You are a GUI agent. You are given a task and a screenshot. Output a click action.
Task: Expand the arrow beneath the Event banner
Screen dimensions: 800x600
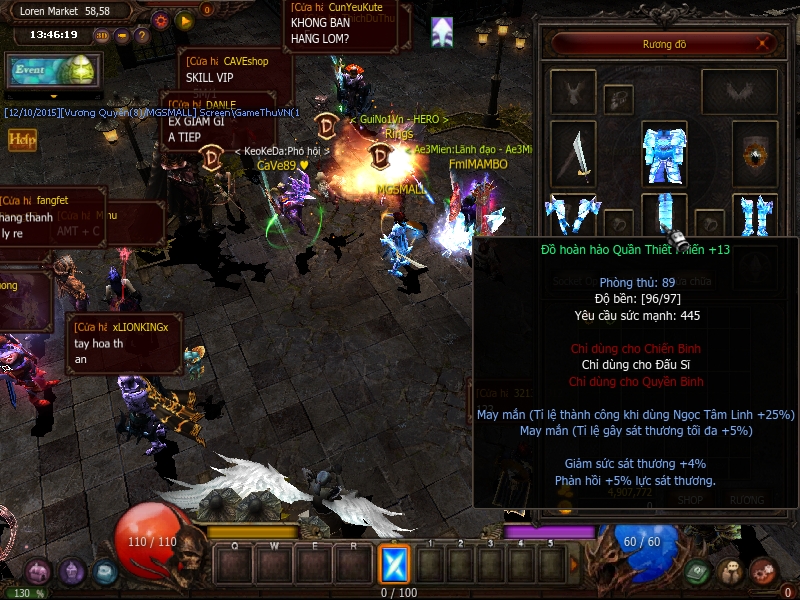52,96
